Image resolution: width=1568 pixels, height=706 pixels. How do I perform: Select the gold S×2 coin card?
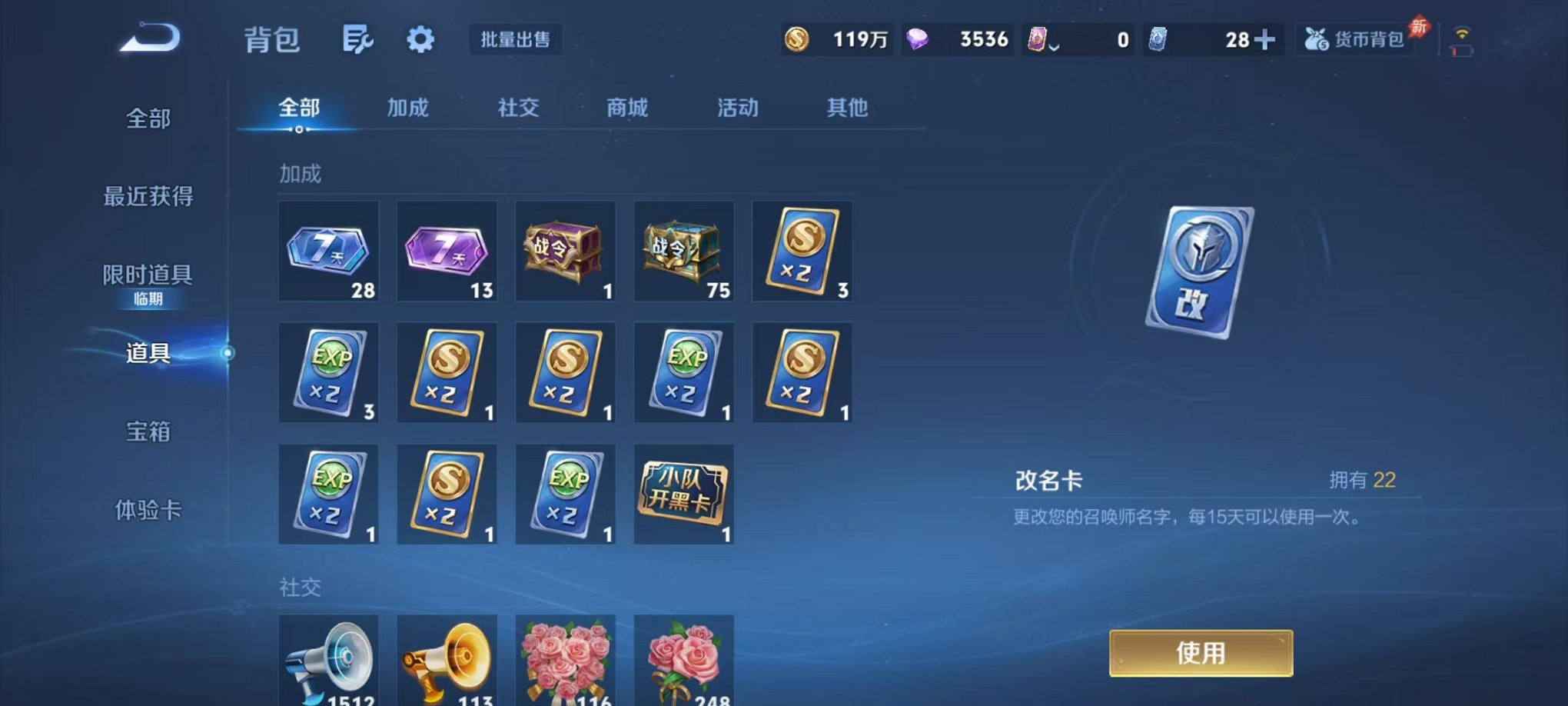pyautogui.click(x=802, y=251)
